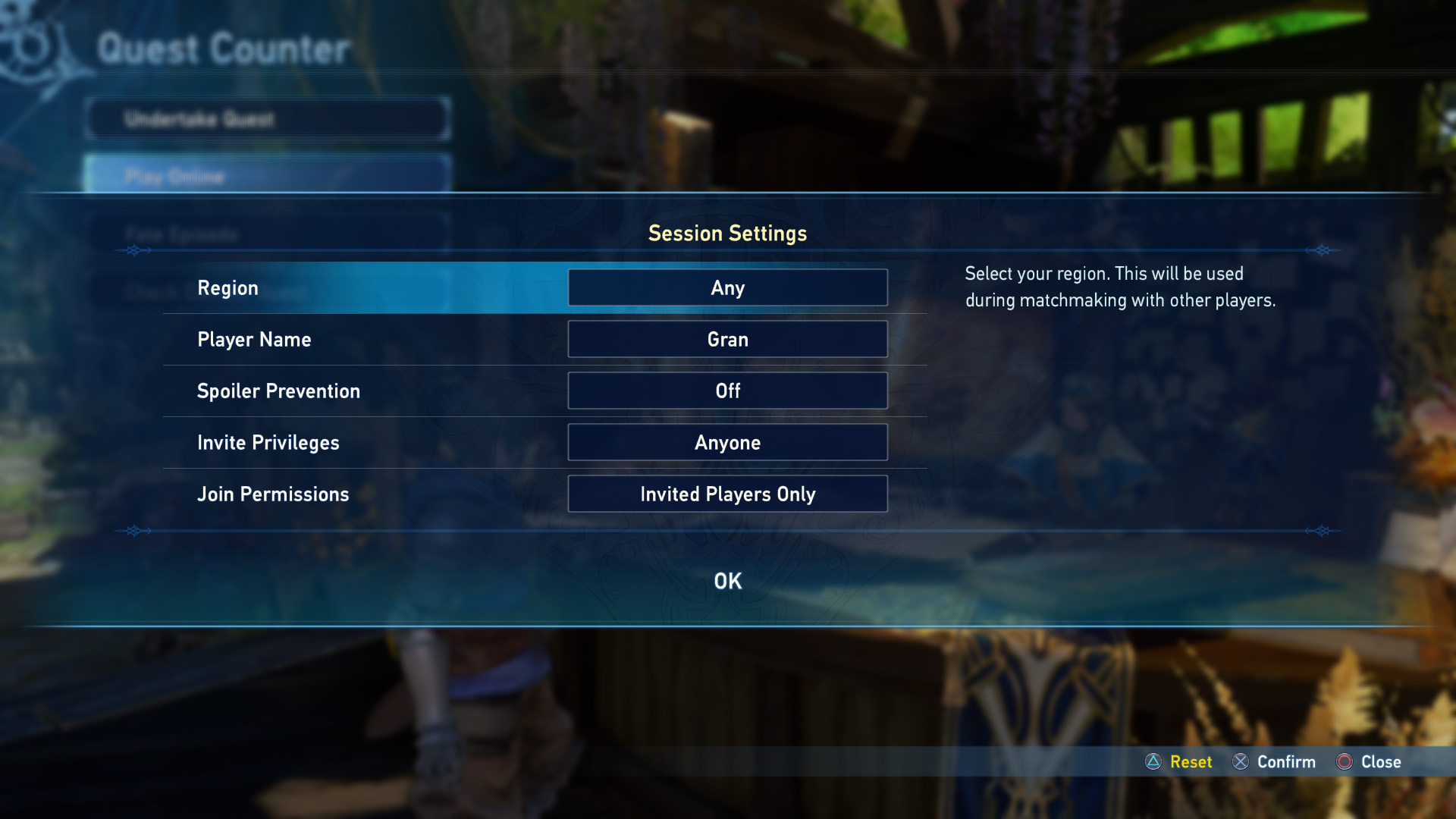Reset session settings to defaults

(x=1179, y=762)
